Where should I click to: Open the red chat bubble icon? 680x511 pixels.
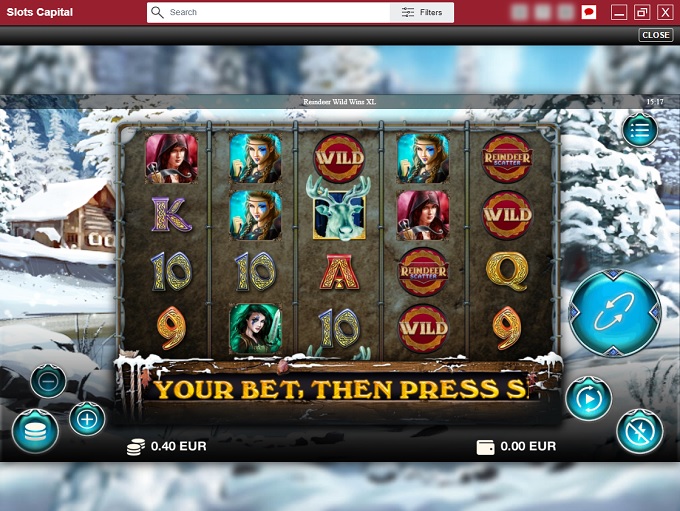[589, 12]
